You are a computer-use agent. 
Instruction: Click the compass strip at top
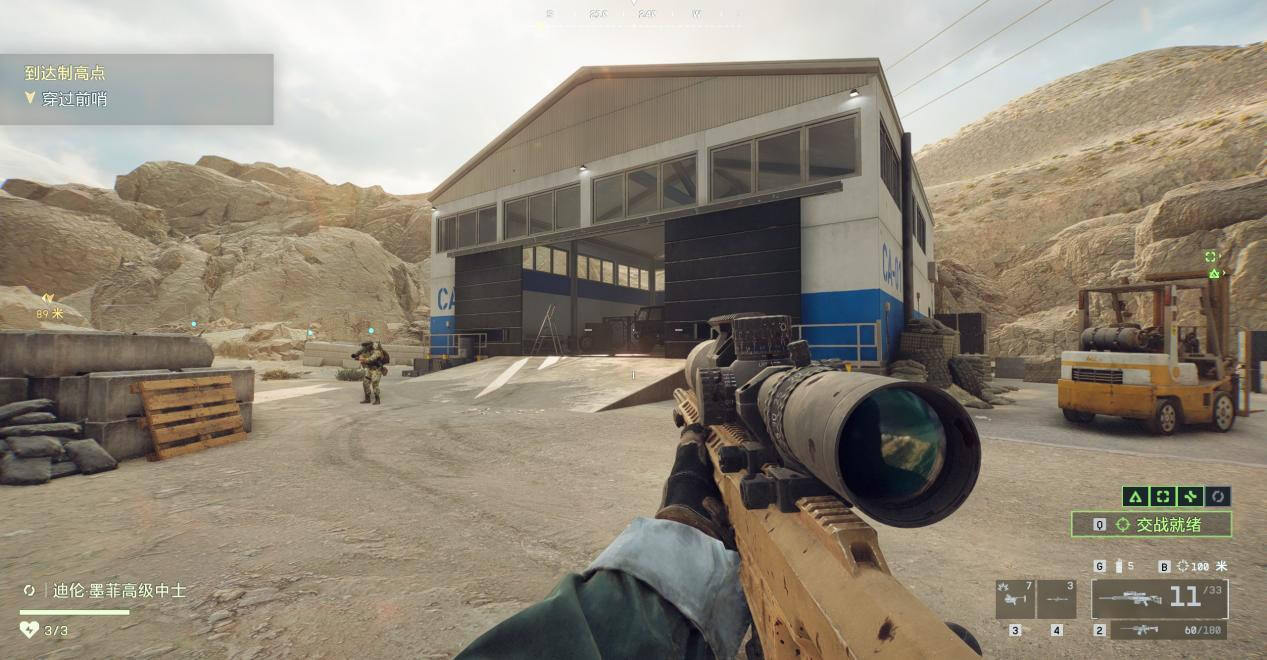tap(633, 14)
